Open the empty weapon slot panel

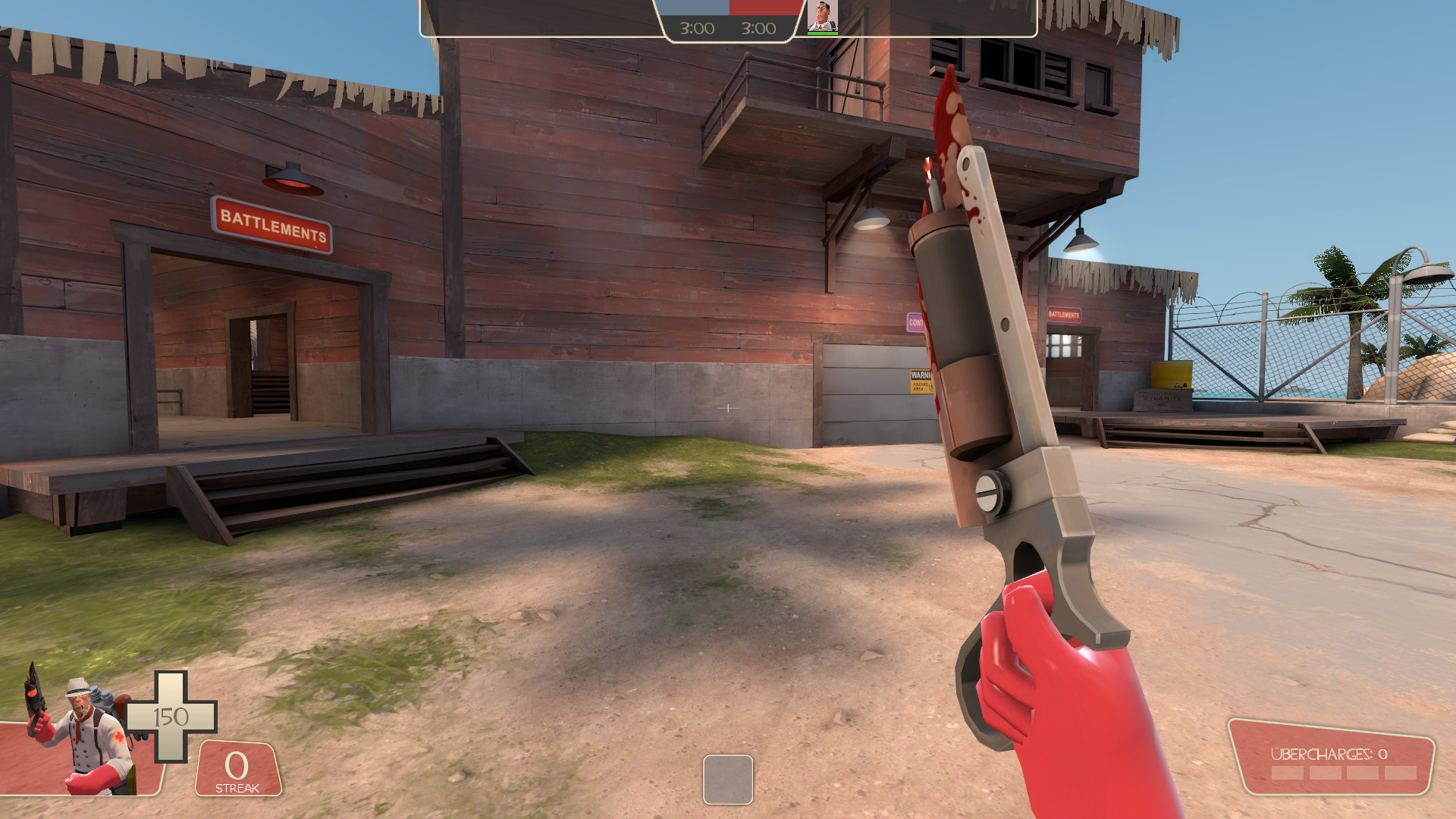[x=728, y=778]
